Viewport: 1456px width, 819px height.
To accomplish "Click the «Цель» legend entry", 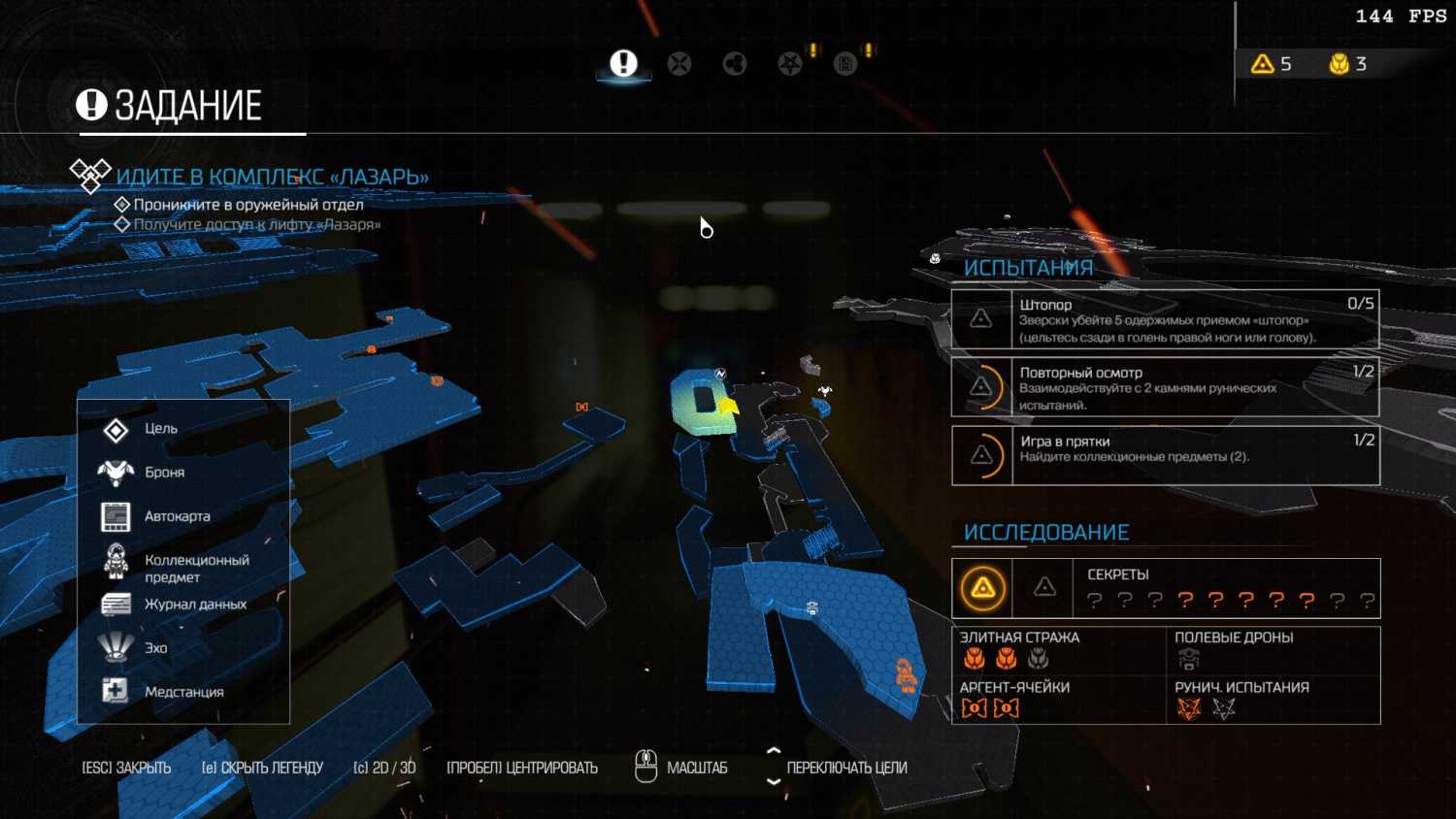I will coord(160,429).
